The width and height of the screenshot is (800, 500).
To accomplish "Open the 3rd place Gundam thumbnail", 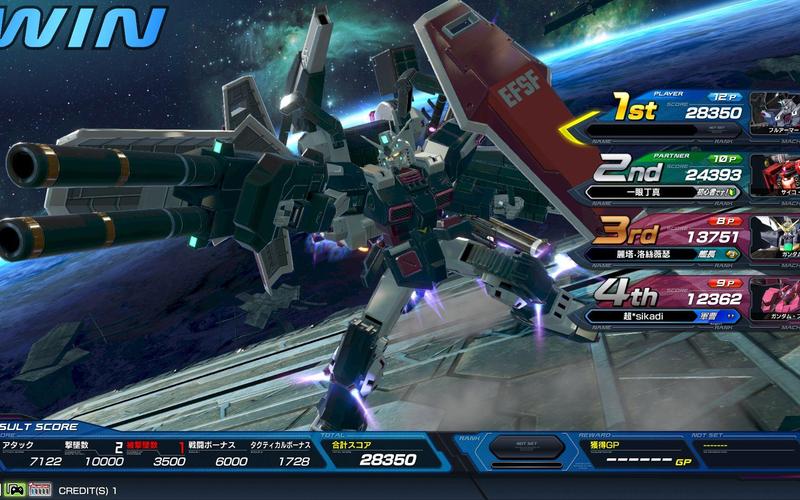I will 778,237.
